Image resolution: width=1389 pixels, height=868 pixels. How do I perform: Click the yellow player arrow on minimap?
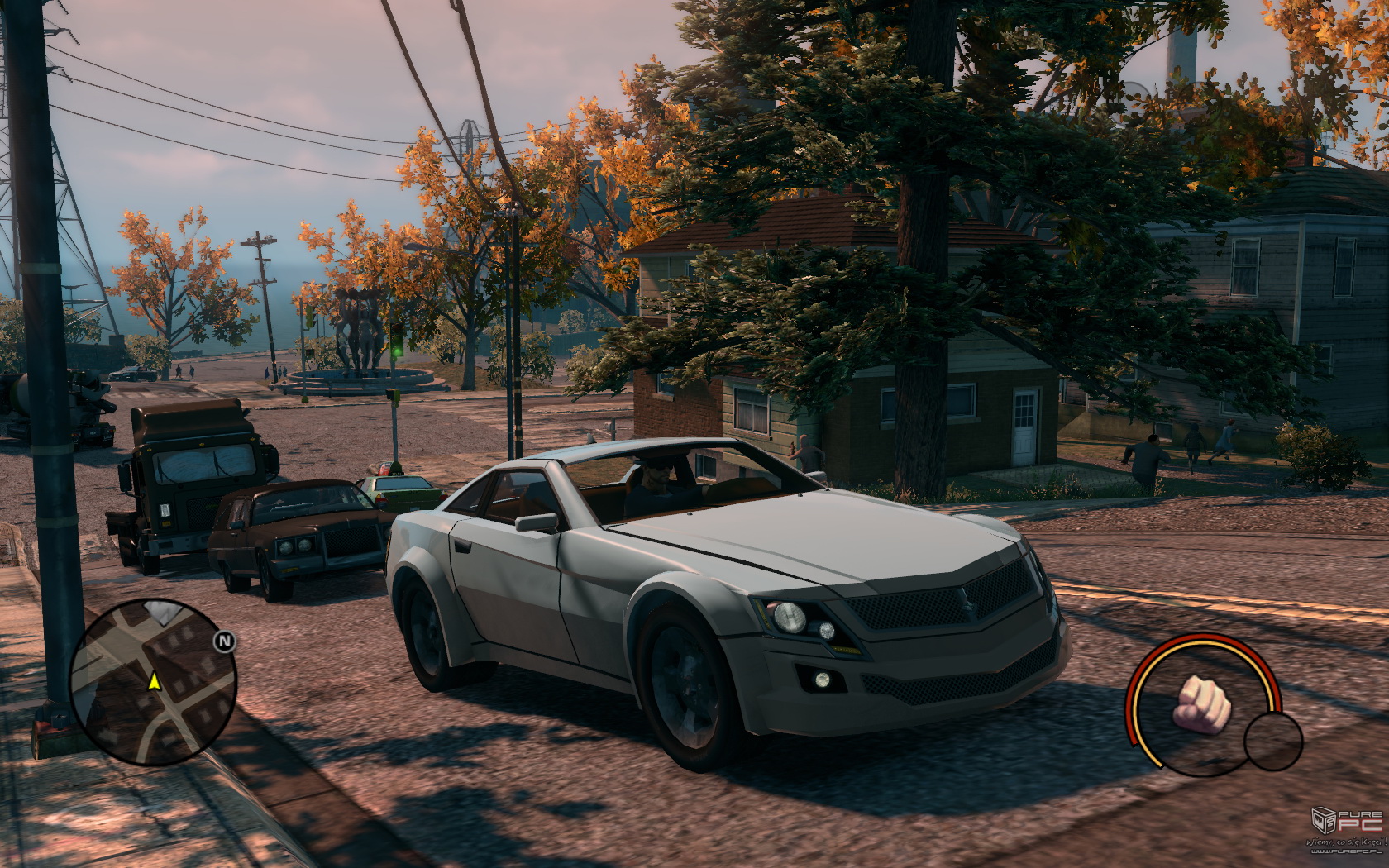coord(154,681)
